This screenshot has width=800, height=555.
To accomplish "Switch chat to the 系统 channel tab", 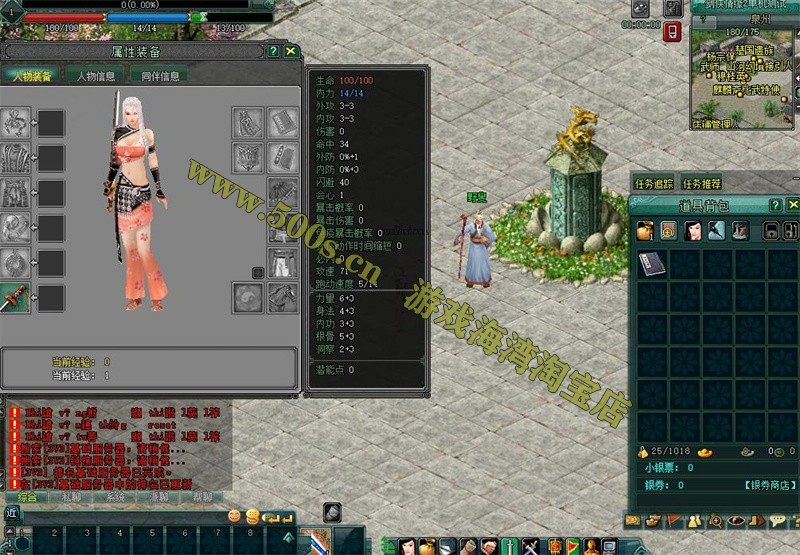I will coord(115,496).
